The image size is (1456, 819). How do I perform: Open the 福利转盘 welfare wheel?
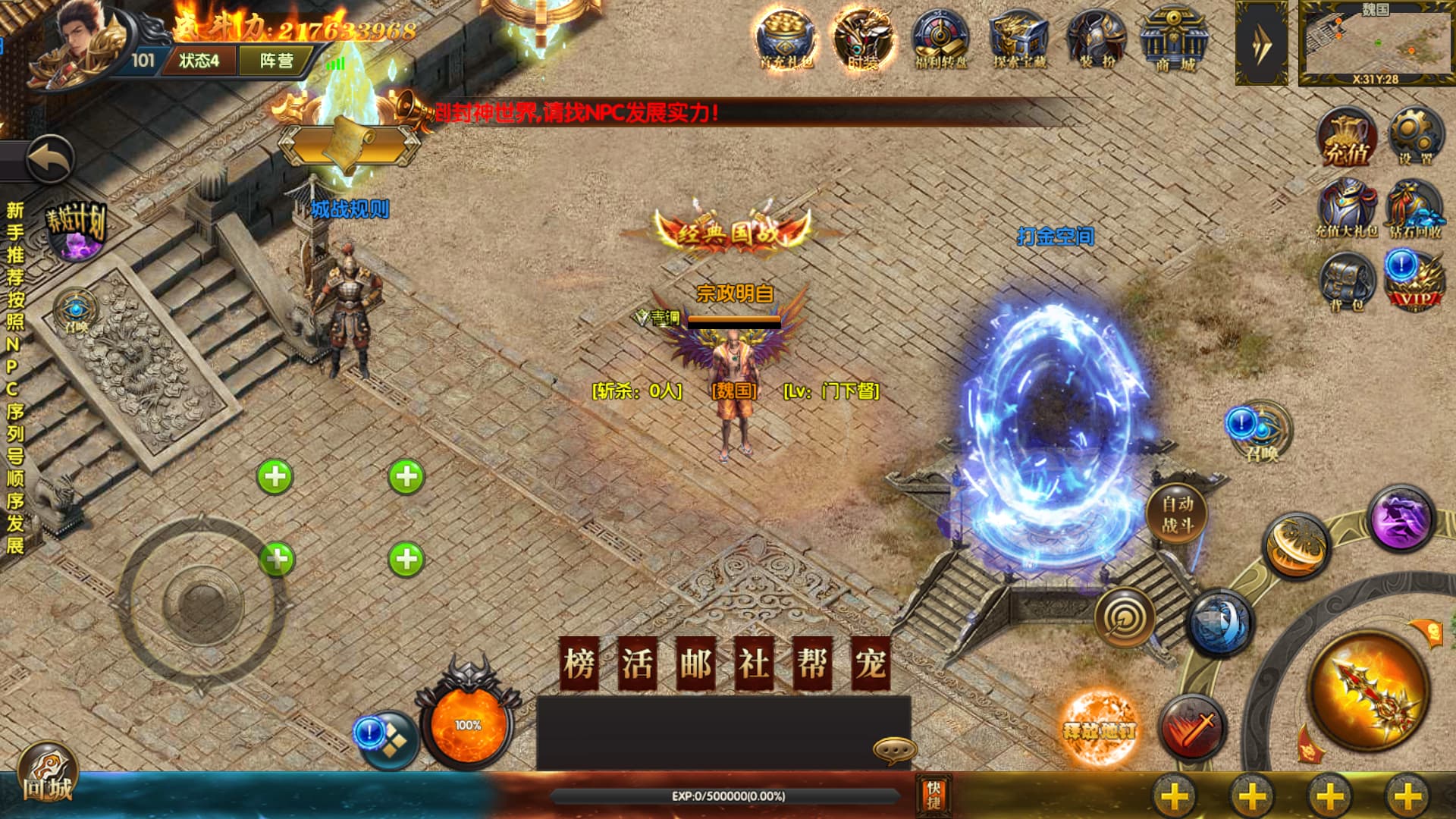tap(940, 39)
